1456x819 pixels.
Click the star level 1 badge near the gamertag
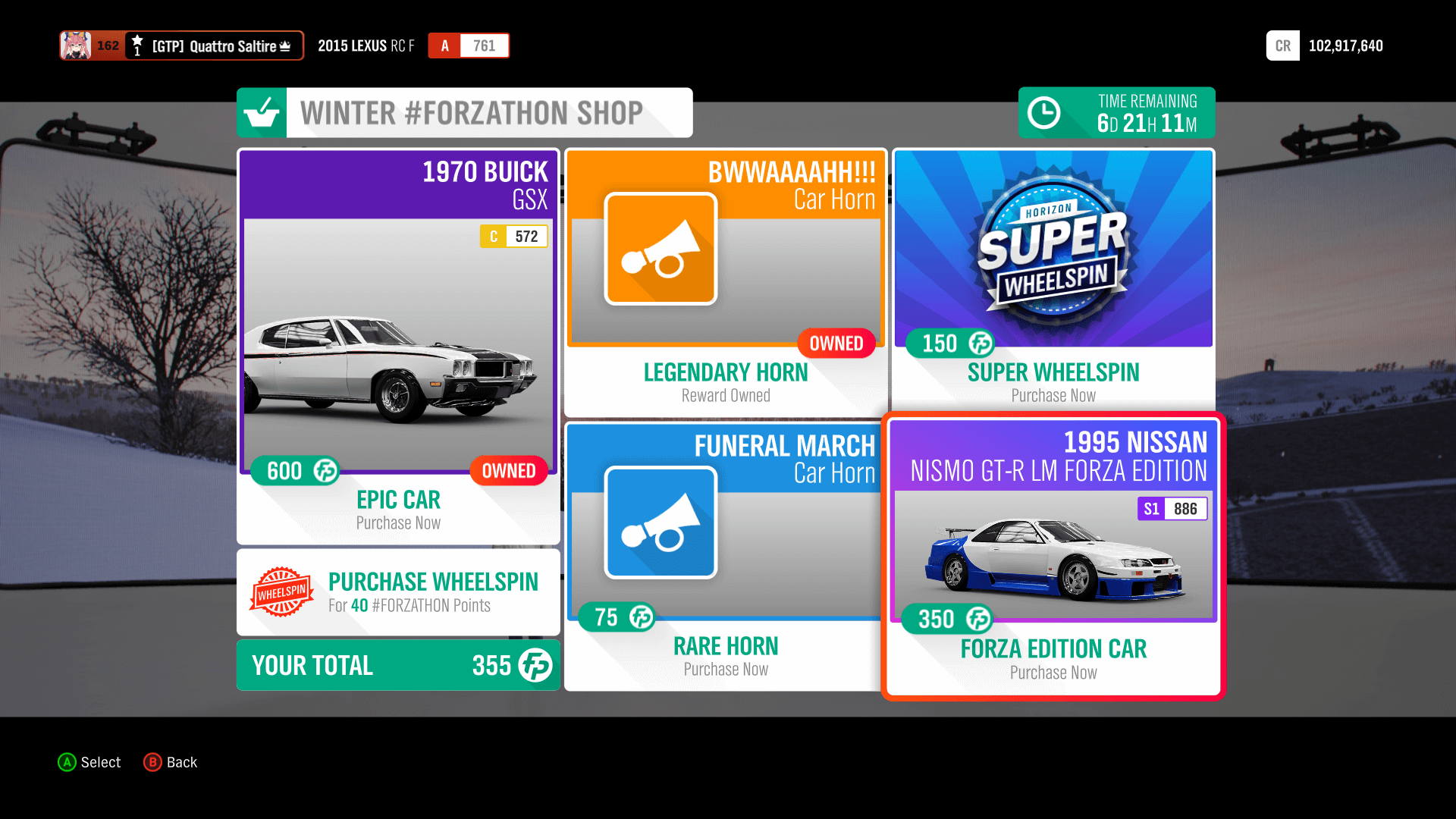pos(136,45)
